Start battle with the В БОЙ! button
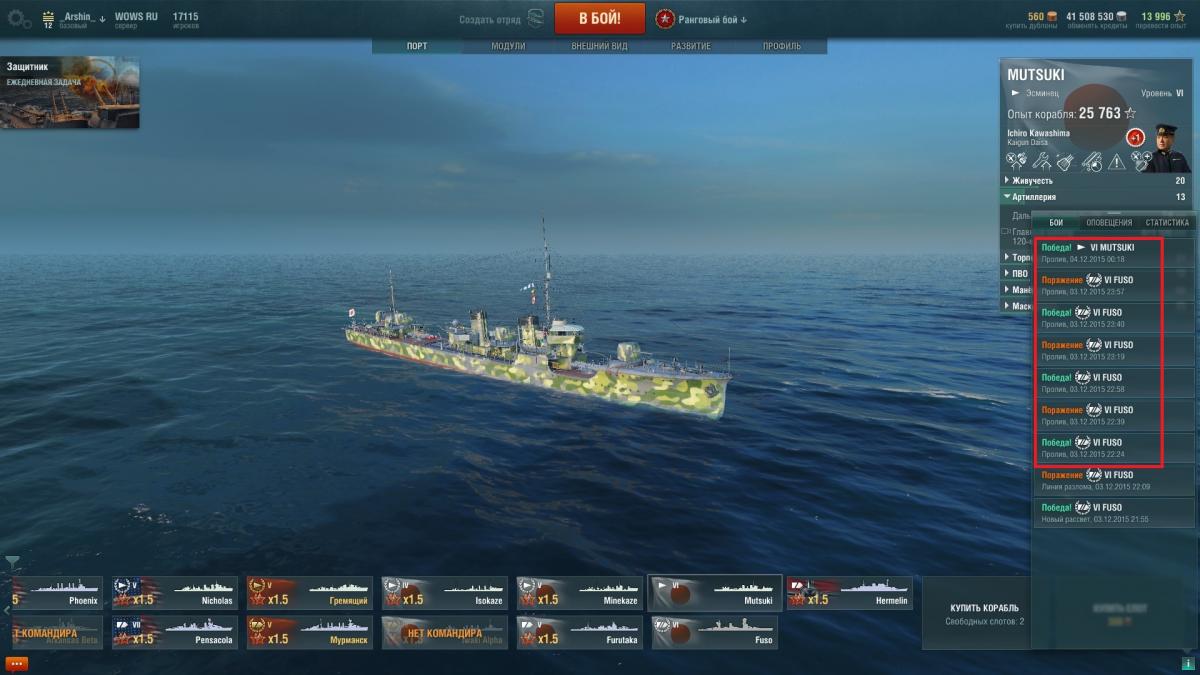1200x675 pixels. 599,18
